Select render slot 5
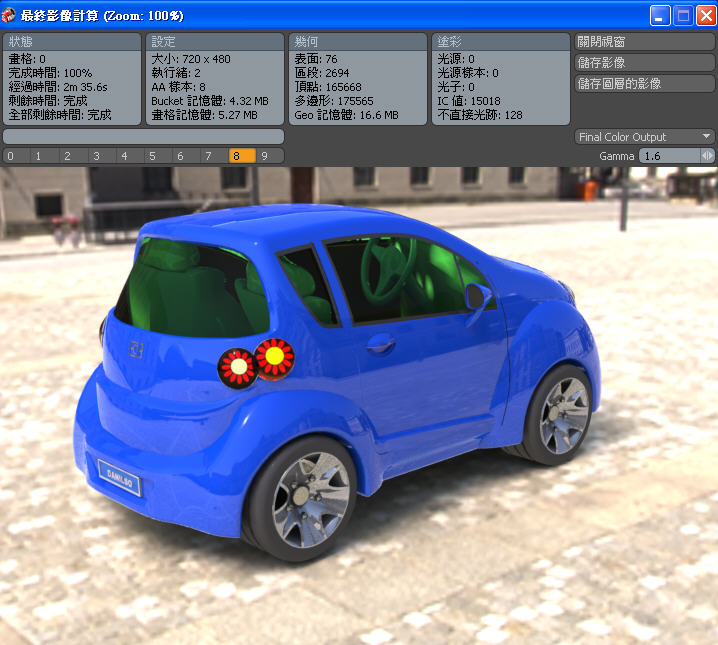The height and width of the screenshot is (645, 718). [x=152, y=156]
